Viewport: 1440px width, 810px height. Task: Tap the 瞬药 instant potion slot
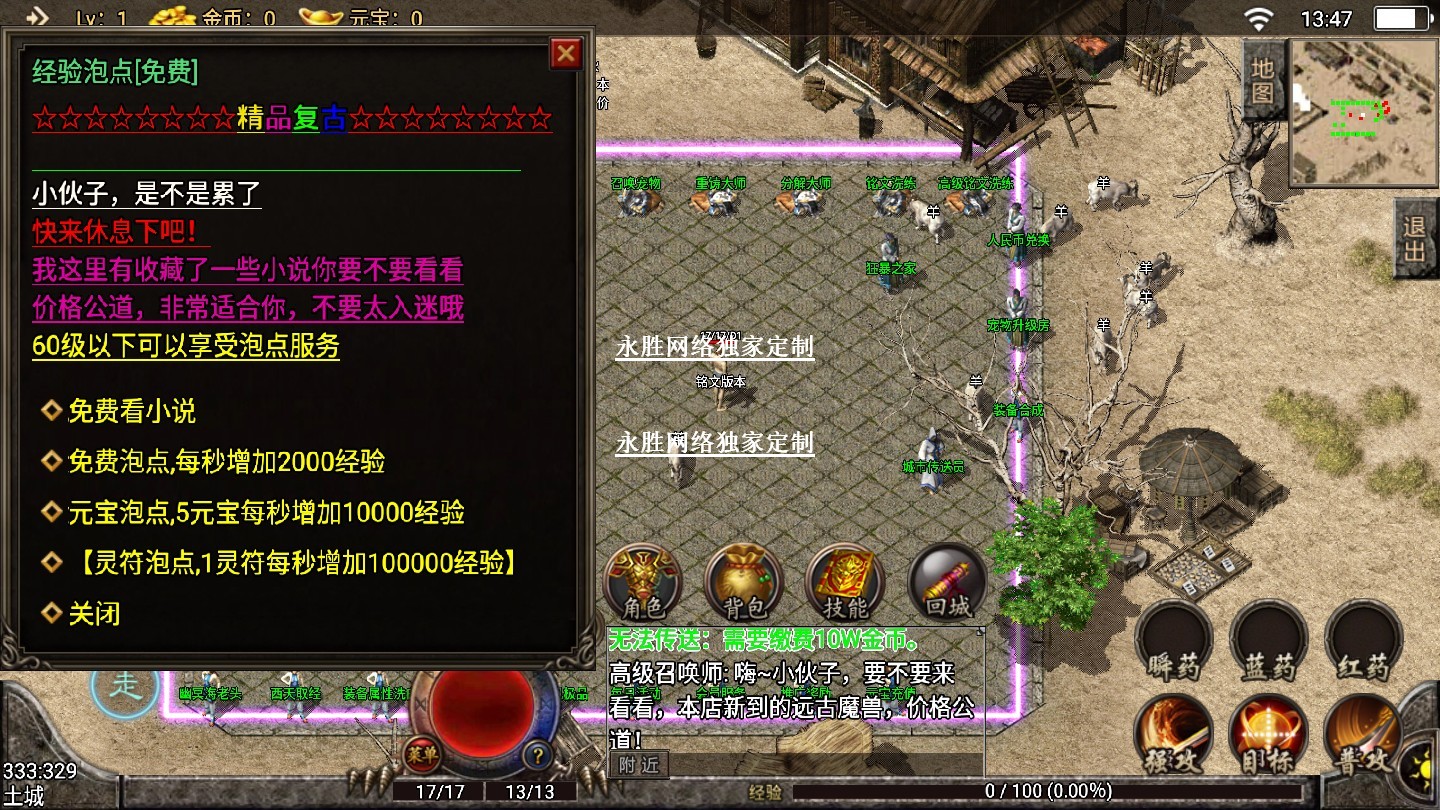[x=1173, y=642]
